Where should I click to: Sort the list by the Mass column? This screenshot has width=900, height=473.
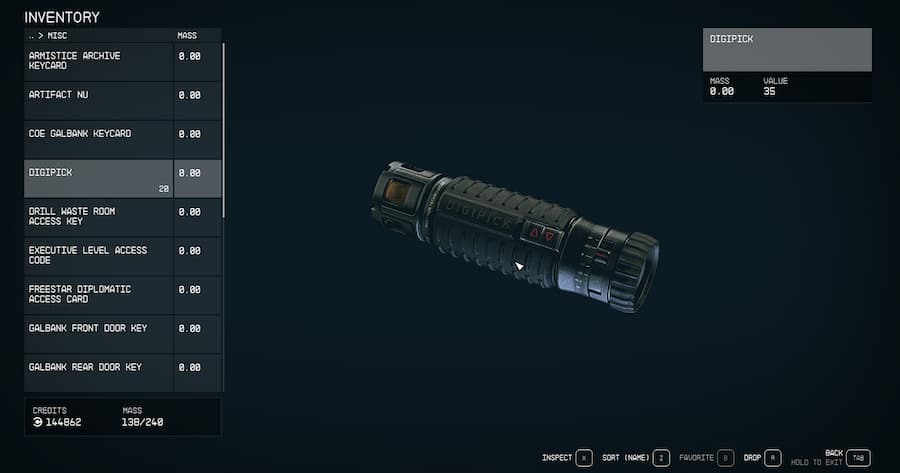tap(187, 35)
